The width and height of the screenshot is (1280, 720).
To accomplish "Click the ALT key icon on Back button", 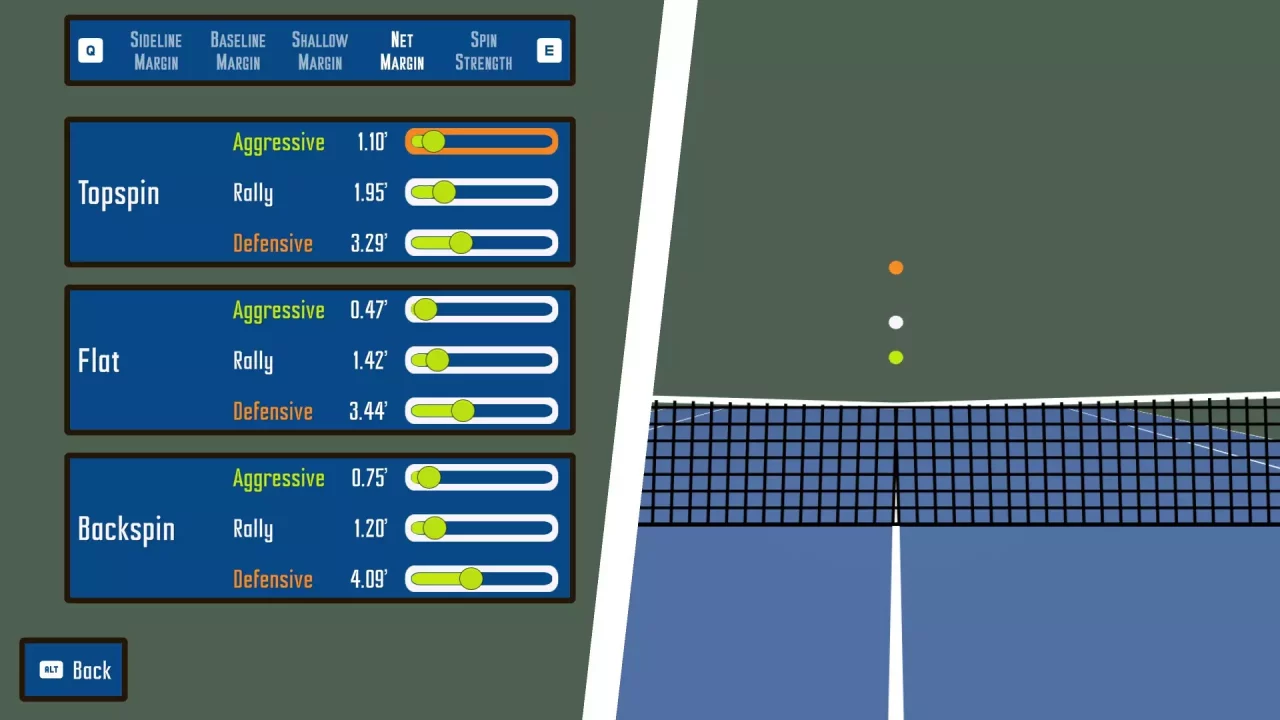I will (x=51, y=670).
